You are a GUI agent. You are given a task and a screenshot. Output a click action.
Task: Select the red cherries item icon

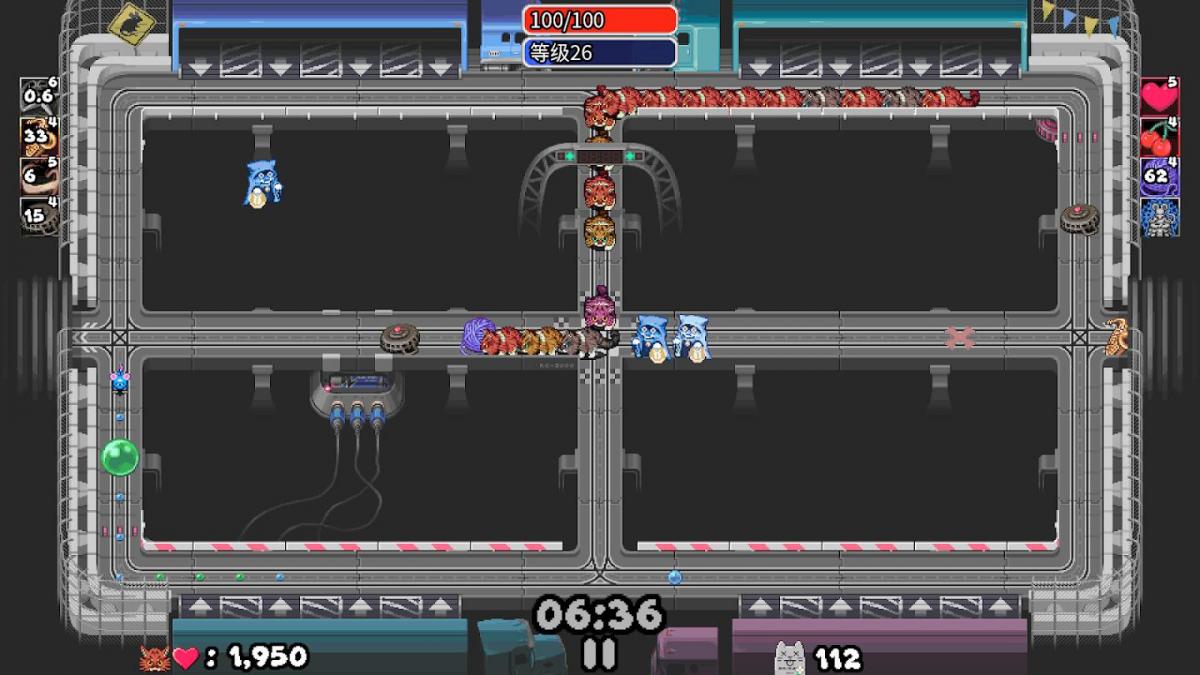pyautogui.click(x=1160, y=137)
